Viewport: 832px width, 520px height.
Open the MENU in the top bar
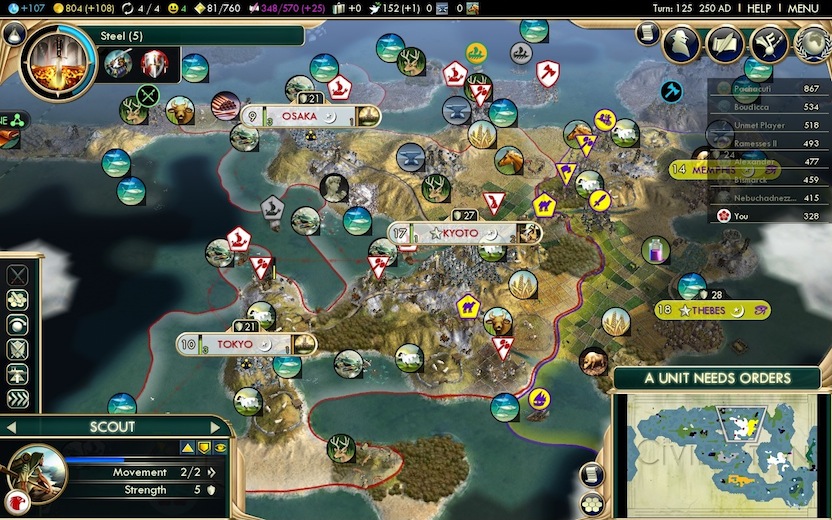pyautogui.click(x=803, y=8)
